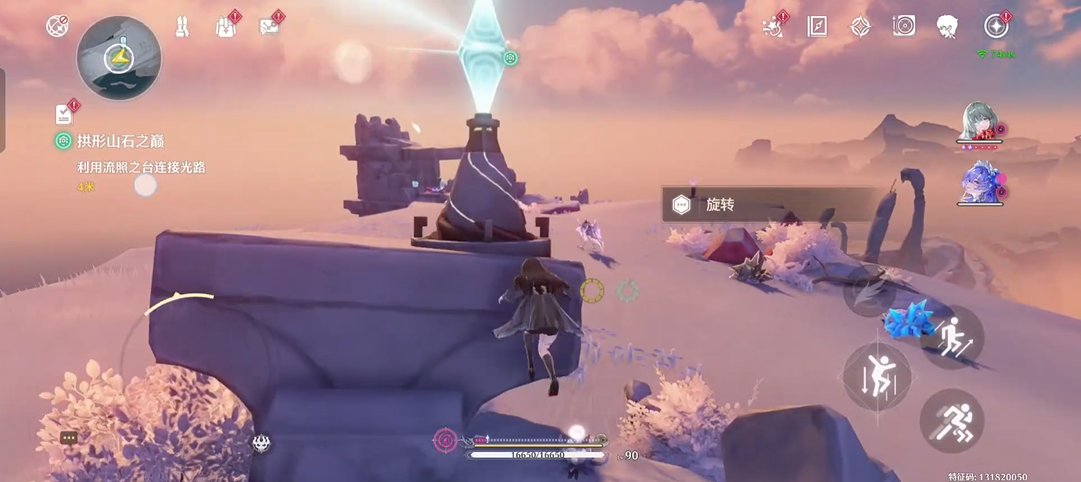This screenshot has width=1081, height=482.
Task: Open the quest checklist icon
Action: click(65, 113)
